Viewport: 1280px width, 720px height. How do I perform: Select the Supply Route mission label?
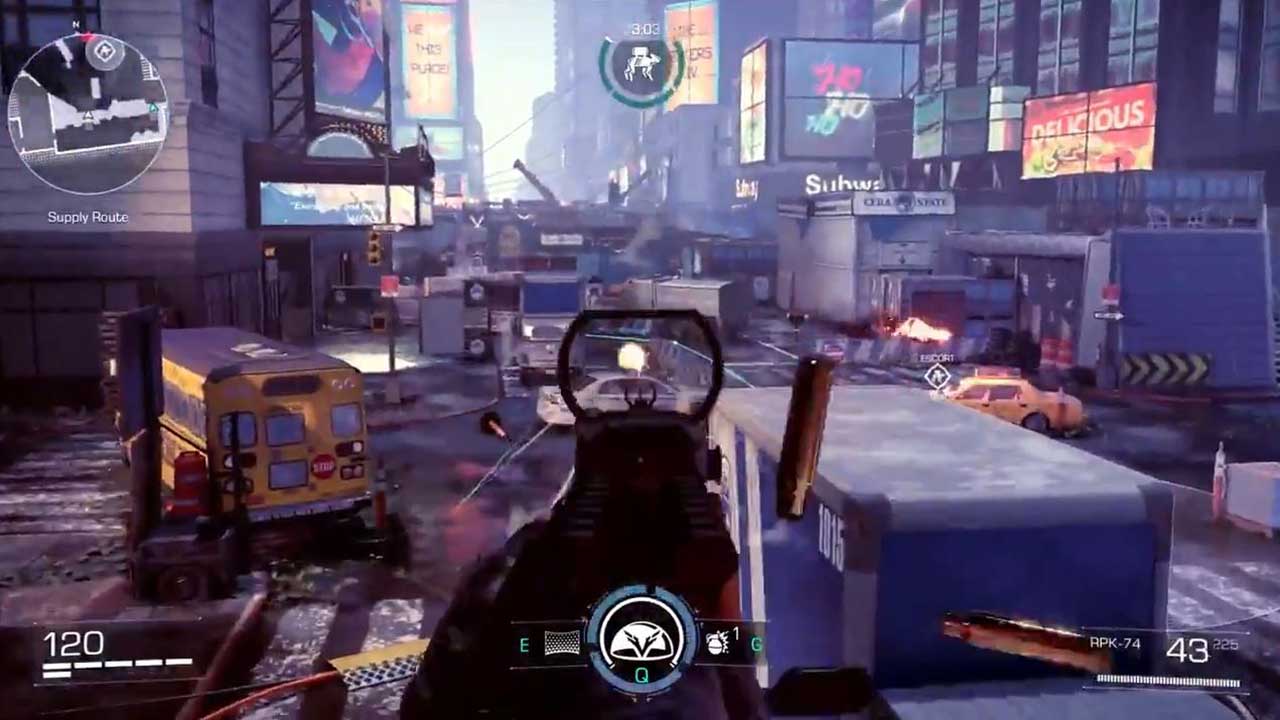pyautogui.click(x=87, y=214)
